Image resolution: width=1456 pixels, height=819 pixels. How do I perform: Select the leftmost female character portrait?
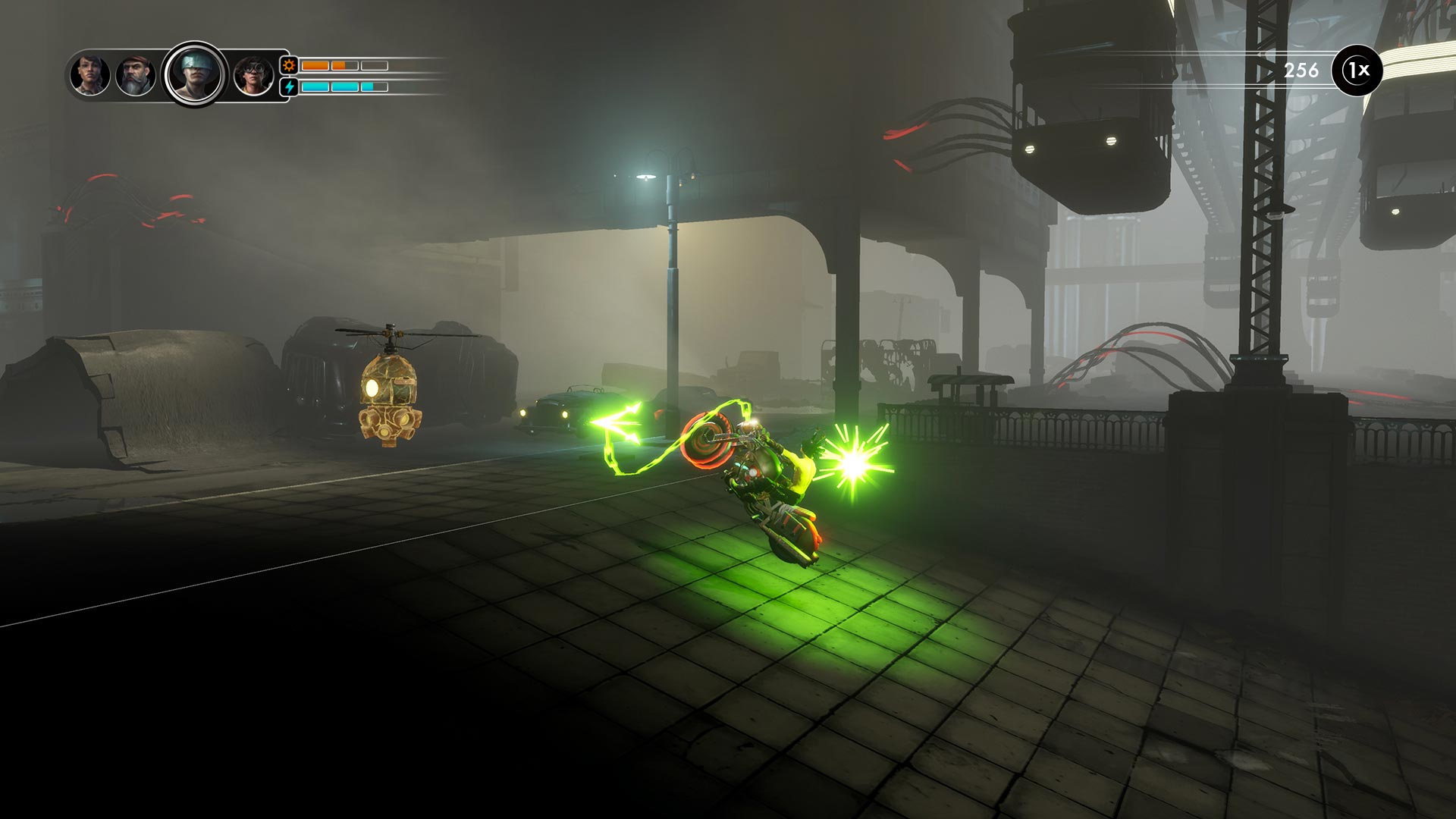pyautogui.click(x=91, y=76)
